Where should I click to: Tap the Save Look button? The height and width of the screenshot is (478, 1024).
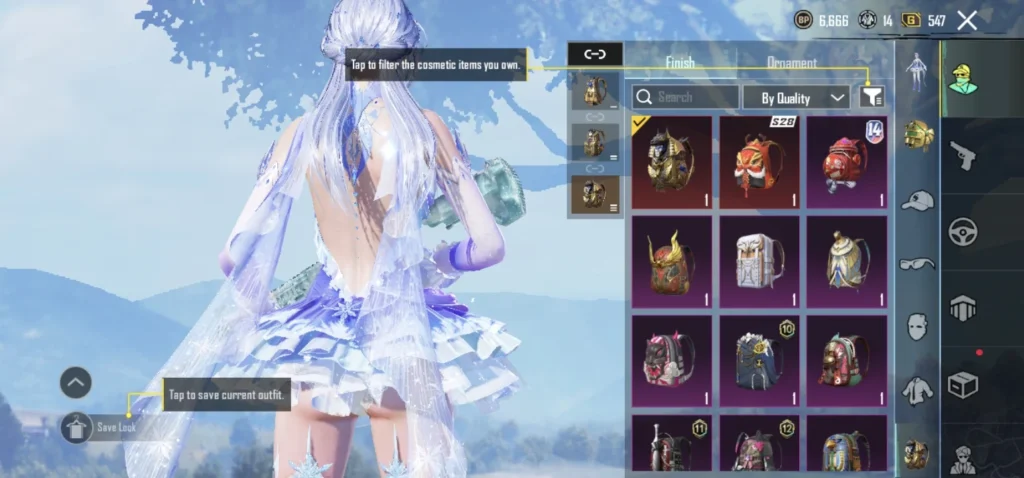click(x=101, y=428)
